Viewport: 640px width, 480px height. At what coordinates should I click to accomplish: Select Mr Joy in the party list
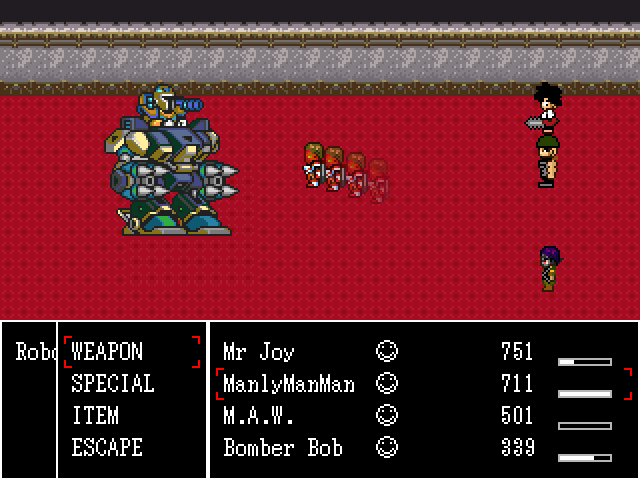tap(258, 352)
